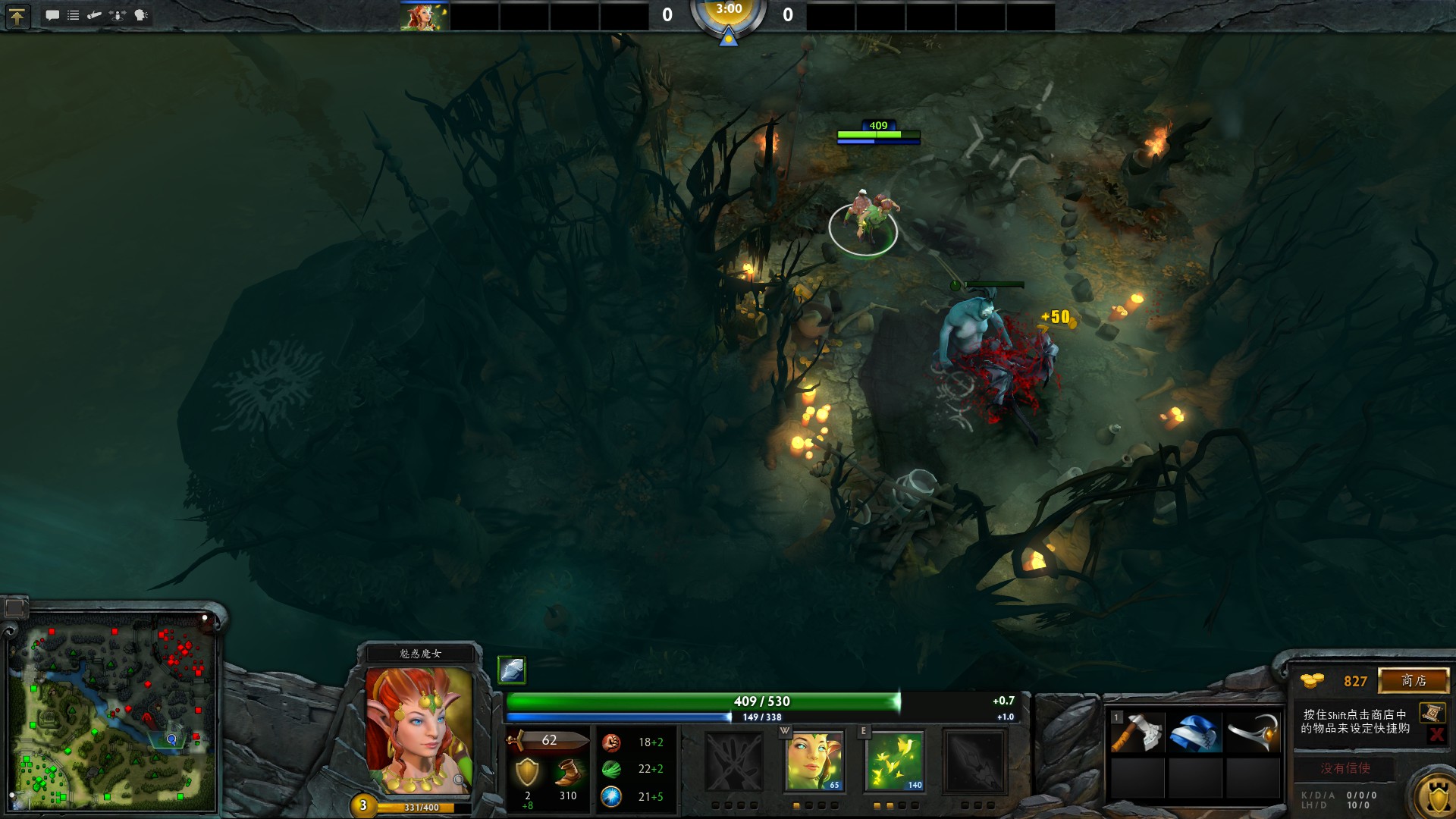Select the silver circlet item slot
This screenshot has width=1456, height=819.
1253,733
